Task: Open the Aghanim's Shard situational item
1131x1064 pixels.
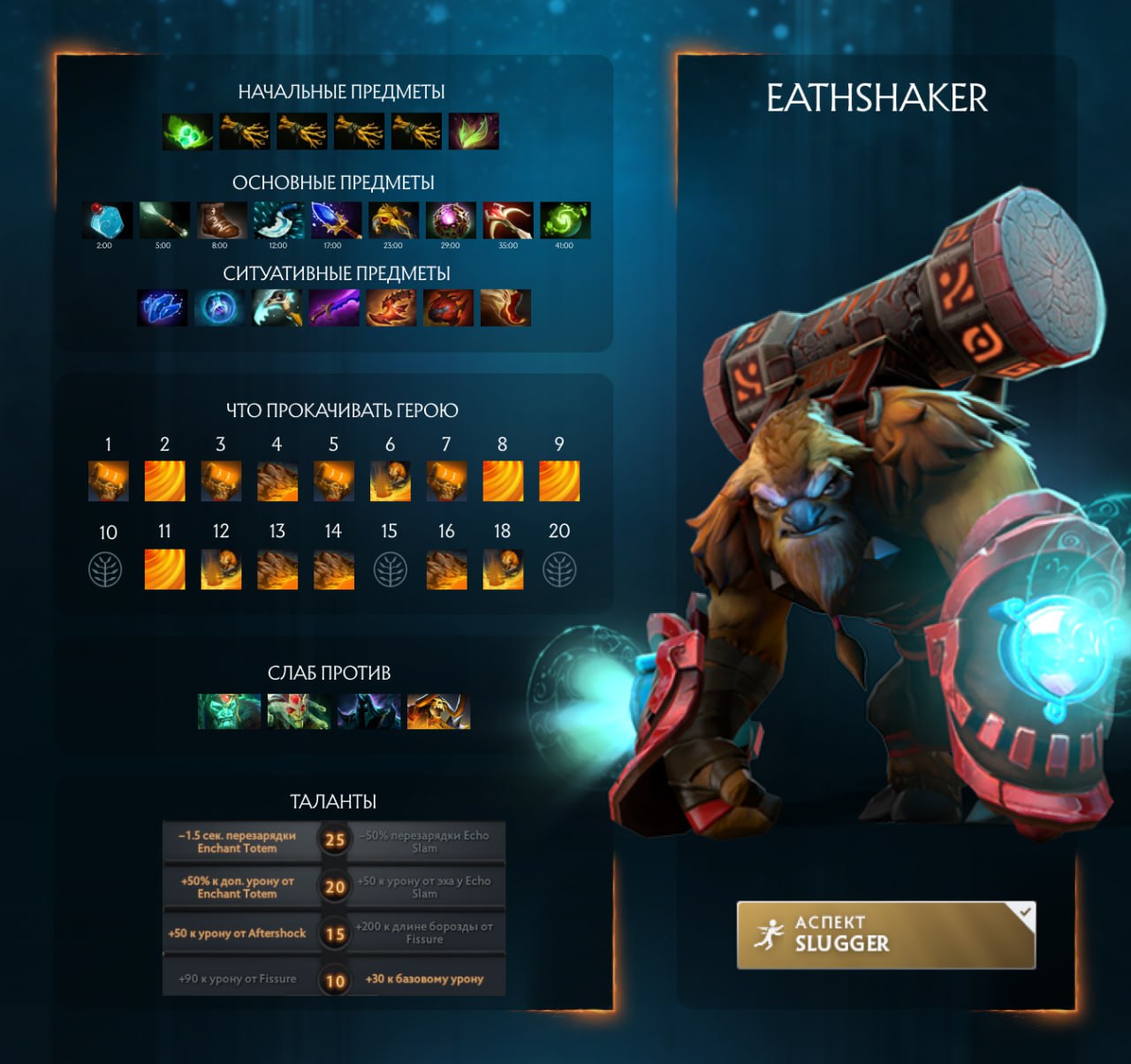Action: (163, 308)
